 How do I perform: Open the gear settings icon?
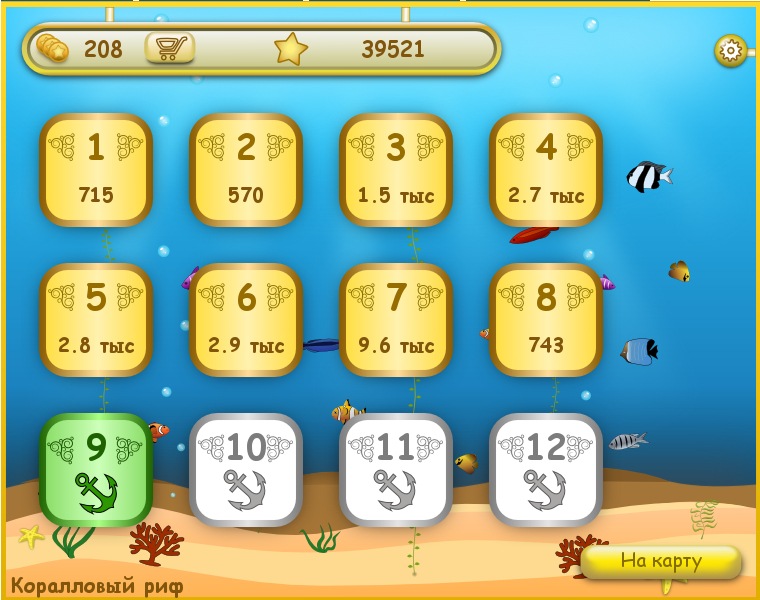click(730, 50)
